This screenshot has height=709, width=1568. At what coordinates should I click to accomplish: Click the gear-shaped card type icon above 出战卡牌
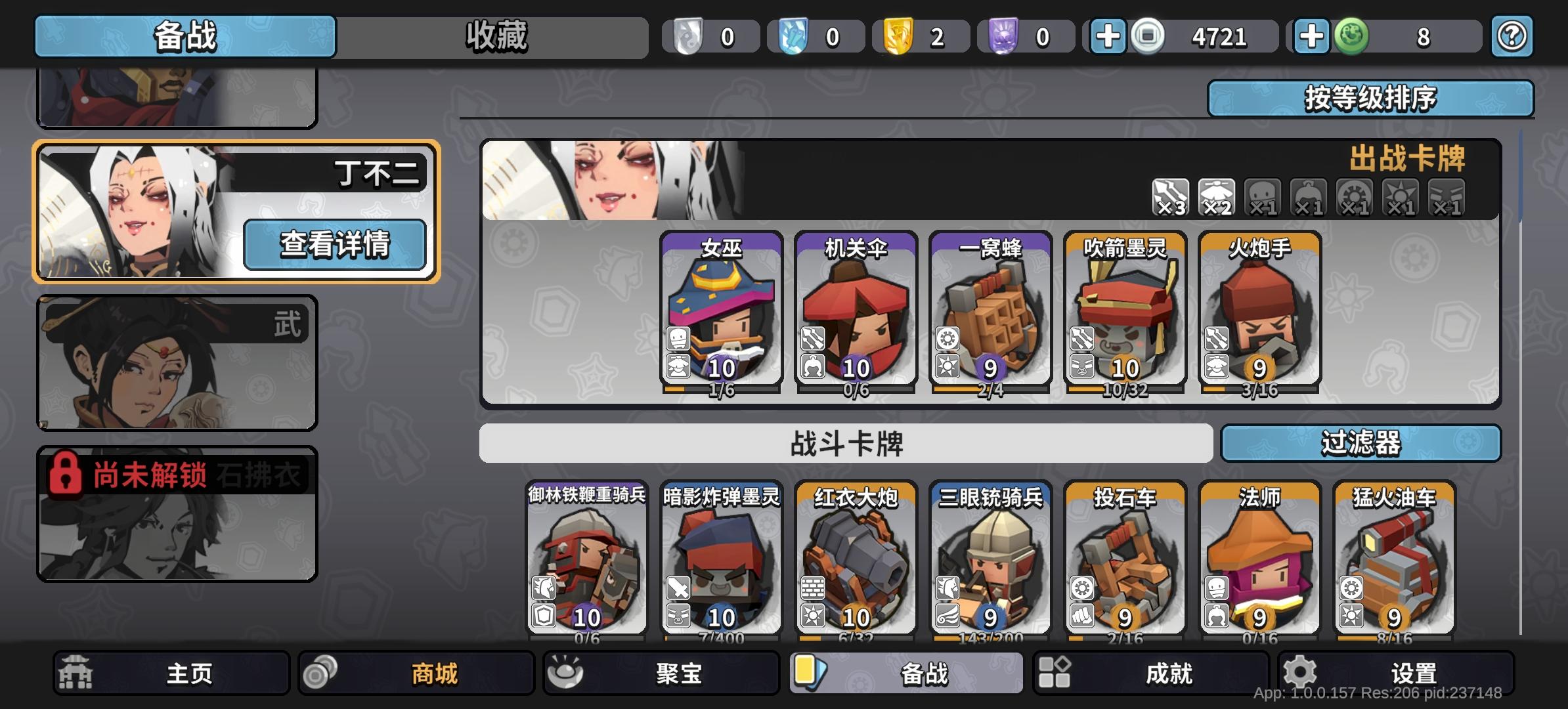(1354, 196)
